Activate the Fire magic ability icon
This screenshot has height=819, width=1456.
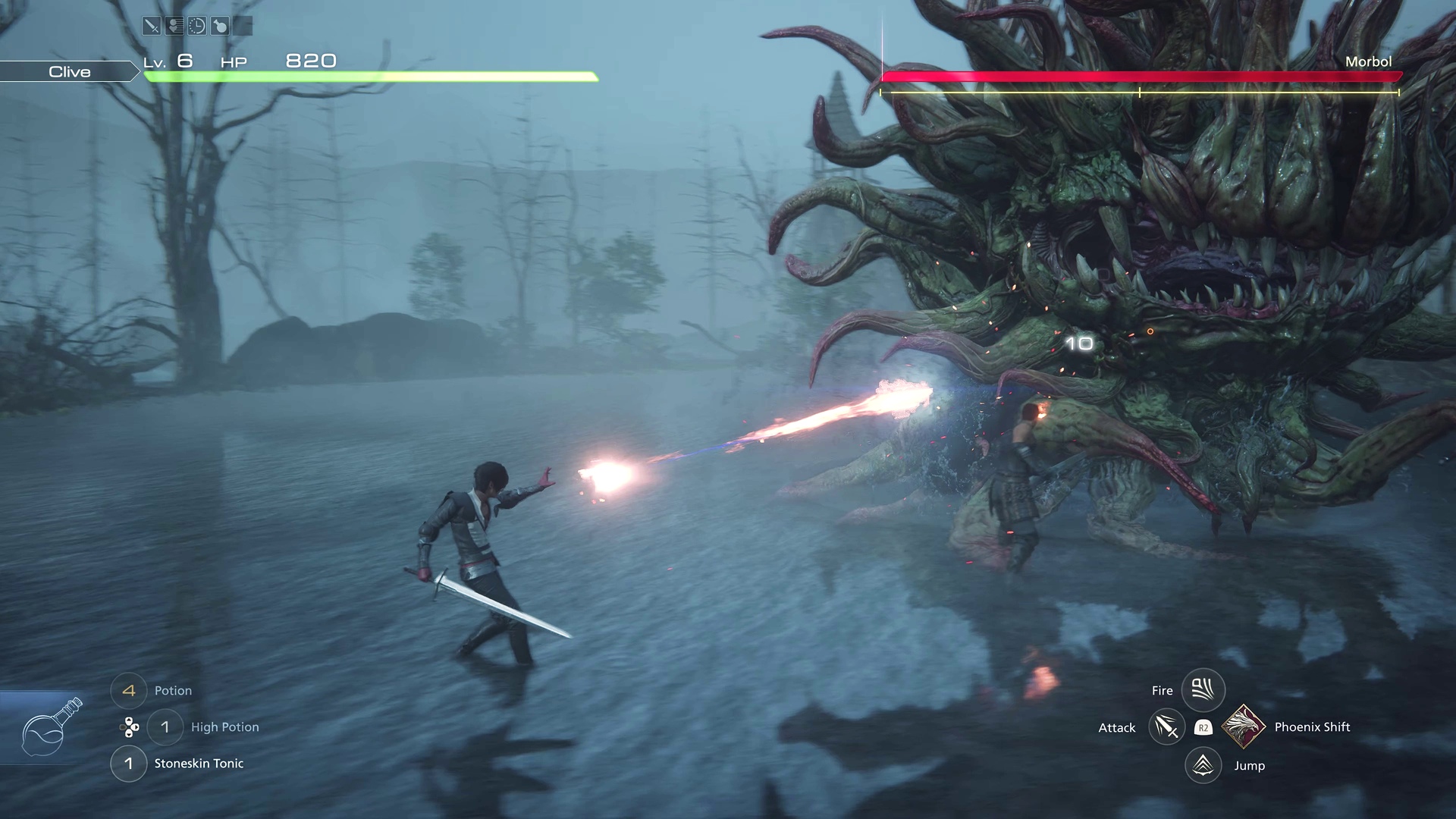(1203, 690)
